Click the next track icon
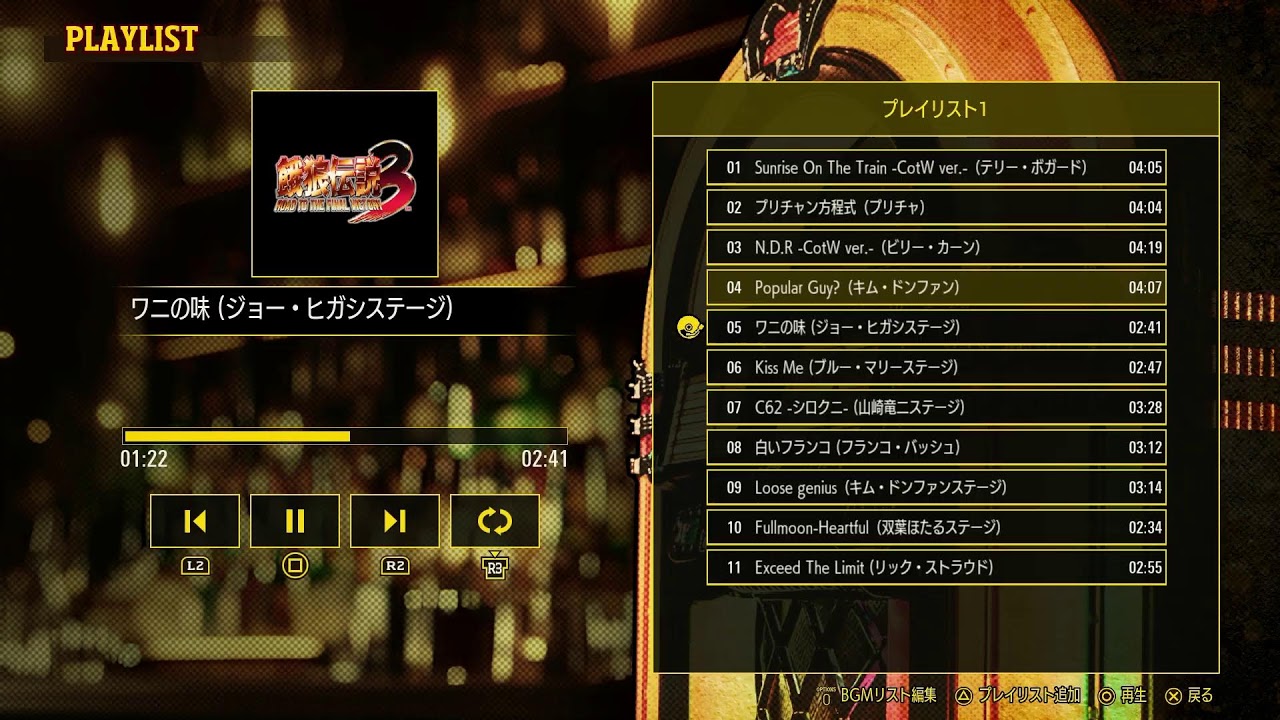Image resolution: width=1280 pixels, height=720 pixels. coord(394,521)
